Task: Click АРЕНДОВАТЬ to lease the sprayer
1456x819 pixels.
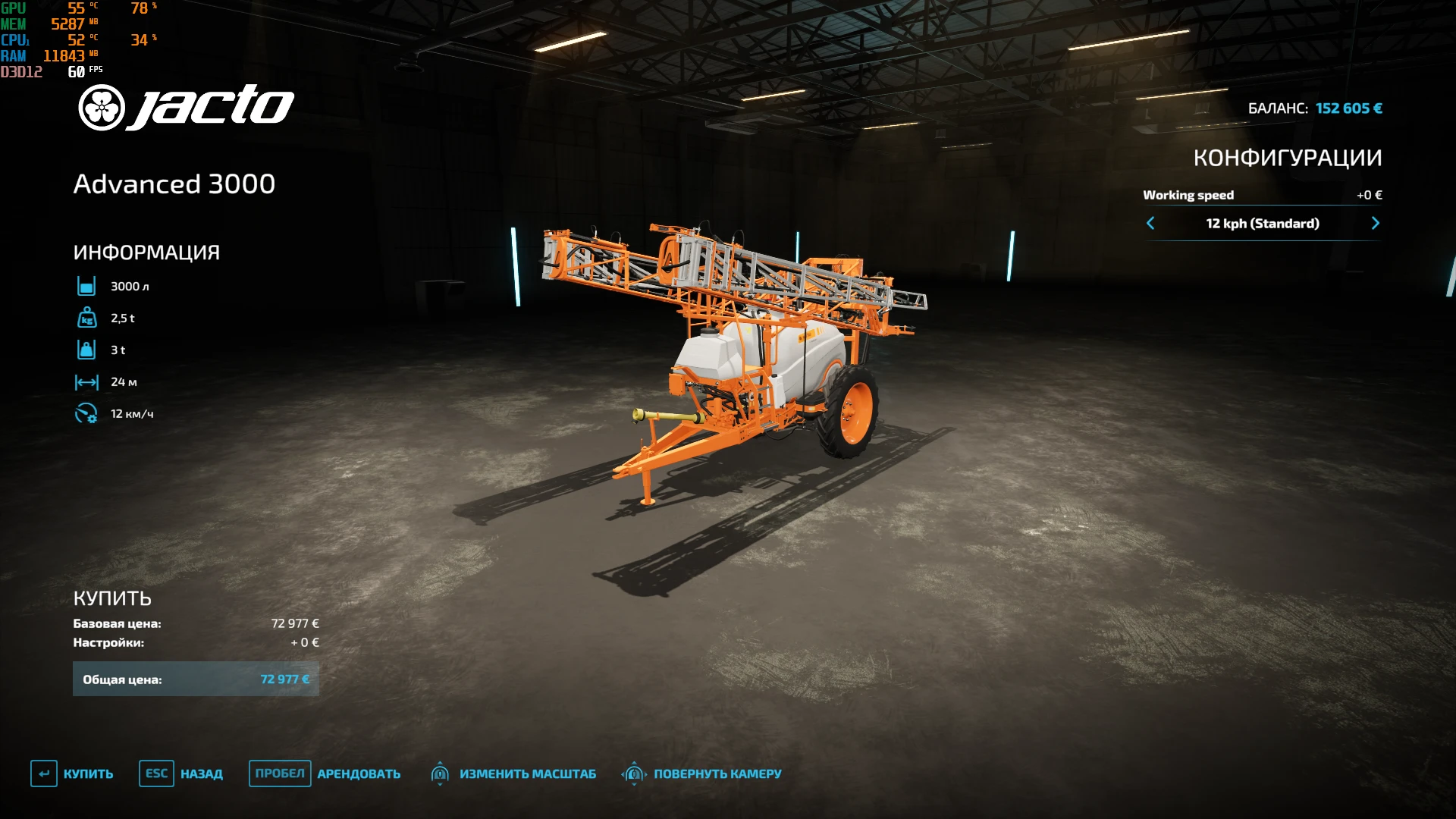Action: pyautogui.click(x=359, y=773)
